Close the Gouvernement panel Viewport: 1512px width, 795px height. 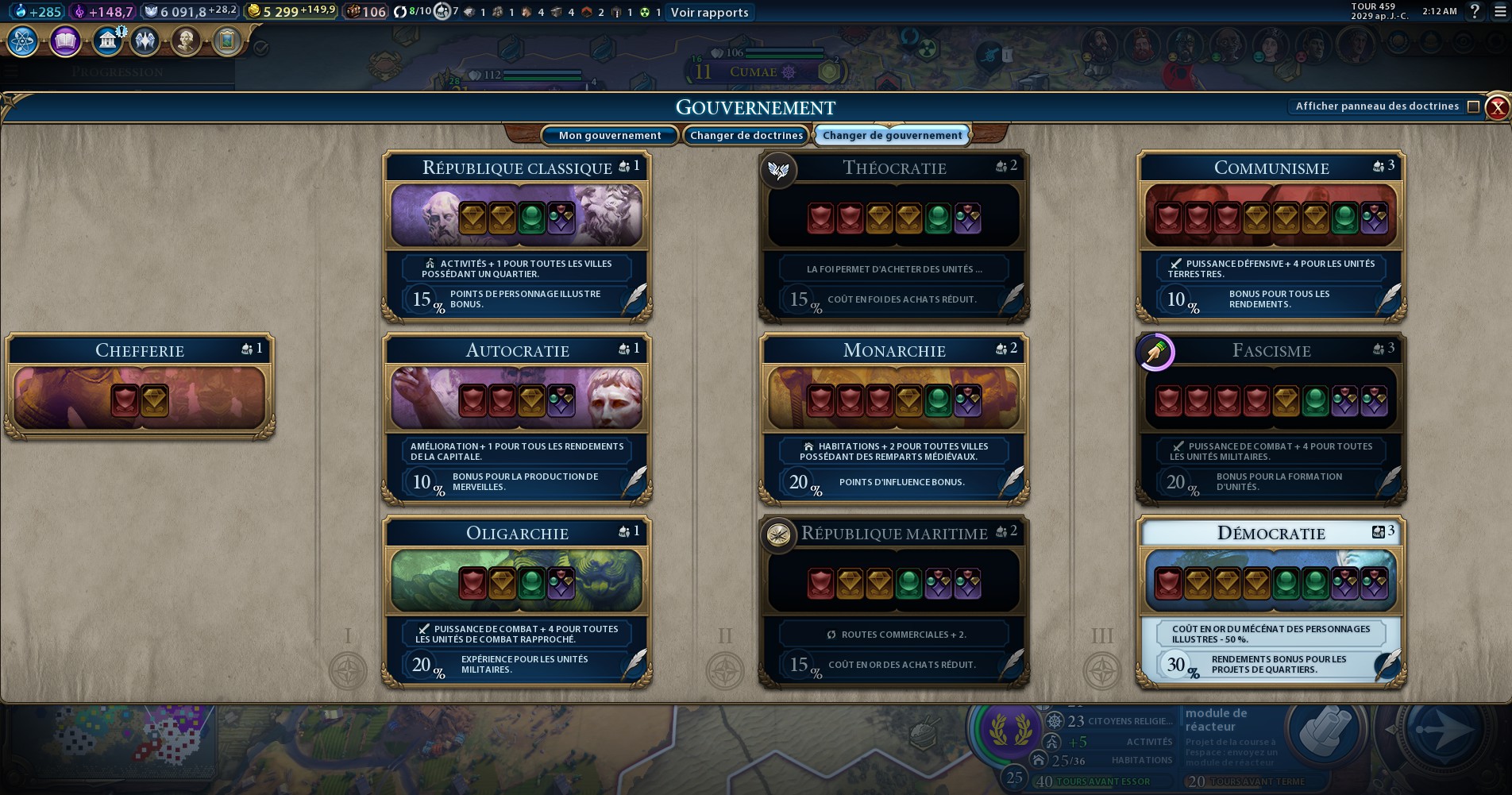[1497, 107]
